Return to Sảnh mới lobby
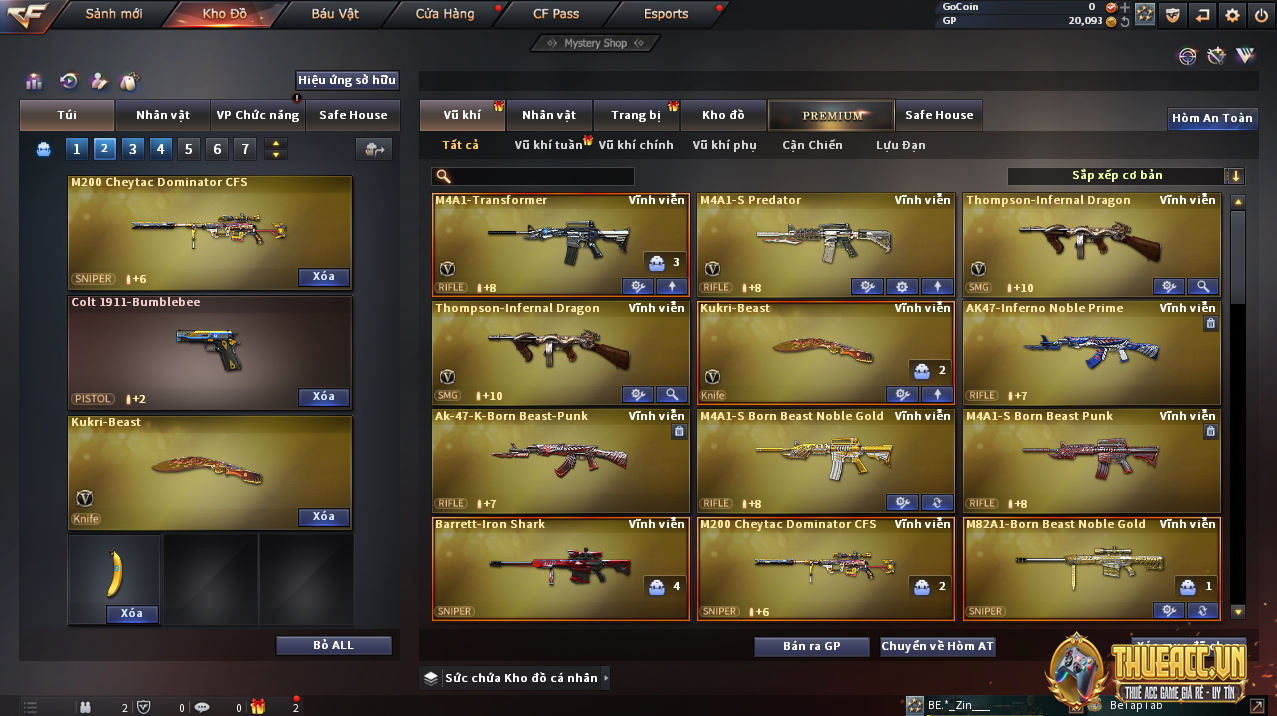1277x716 pixels. 114,14
